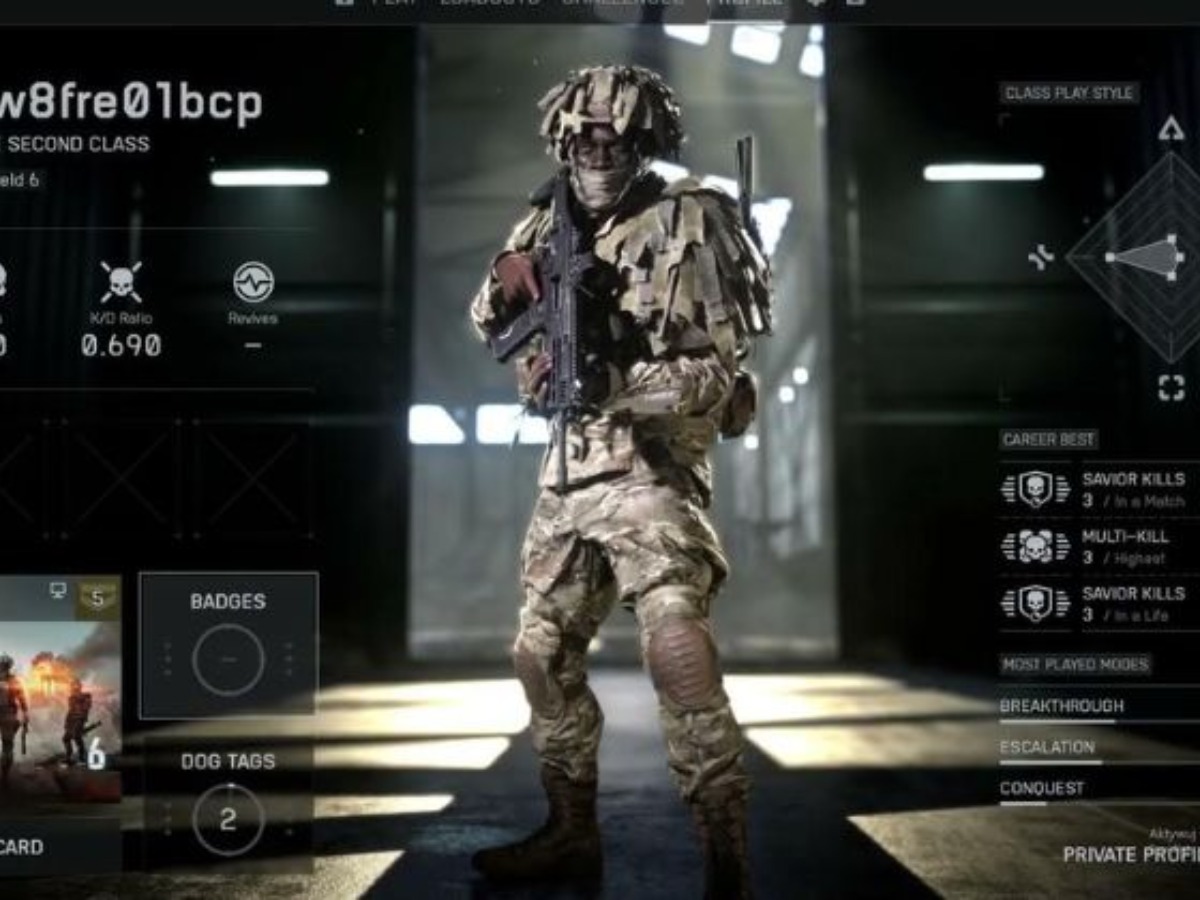Select Conquest in most played modes
1200x900 pixels.
[1042, 788]
